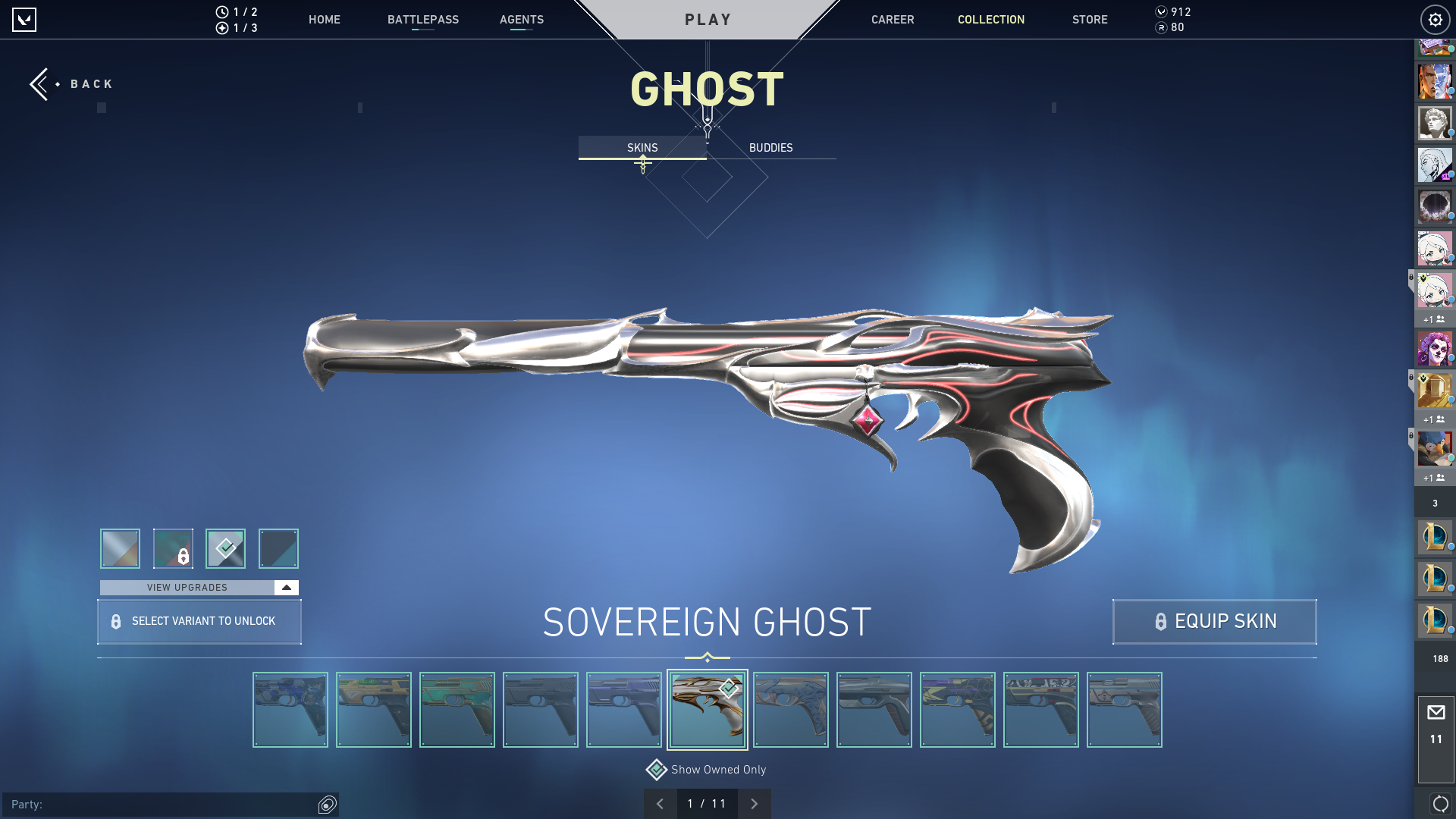Click the Radianite Points icon showing 80

click(1162, 28)
